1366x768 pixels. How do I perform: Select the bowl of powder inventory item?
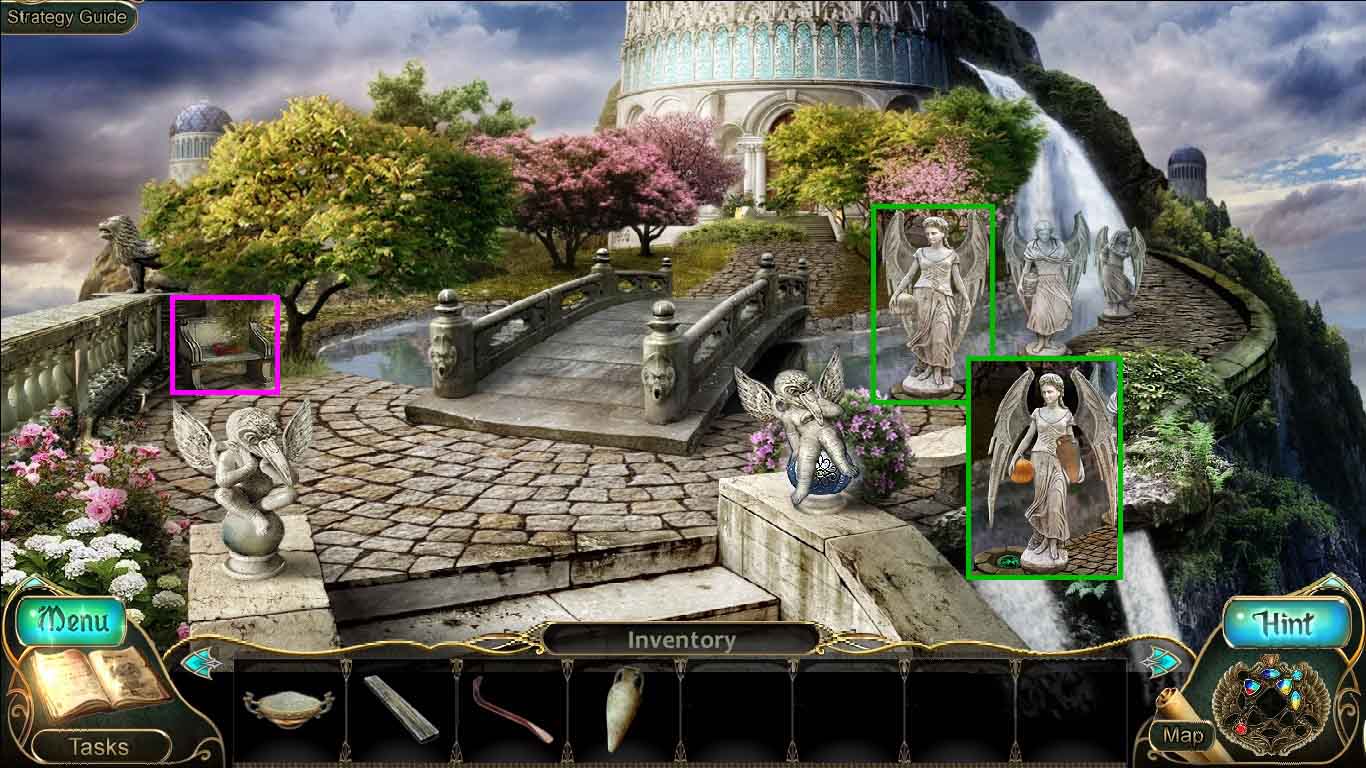(286, 708)
